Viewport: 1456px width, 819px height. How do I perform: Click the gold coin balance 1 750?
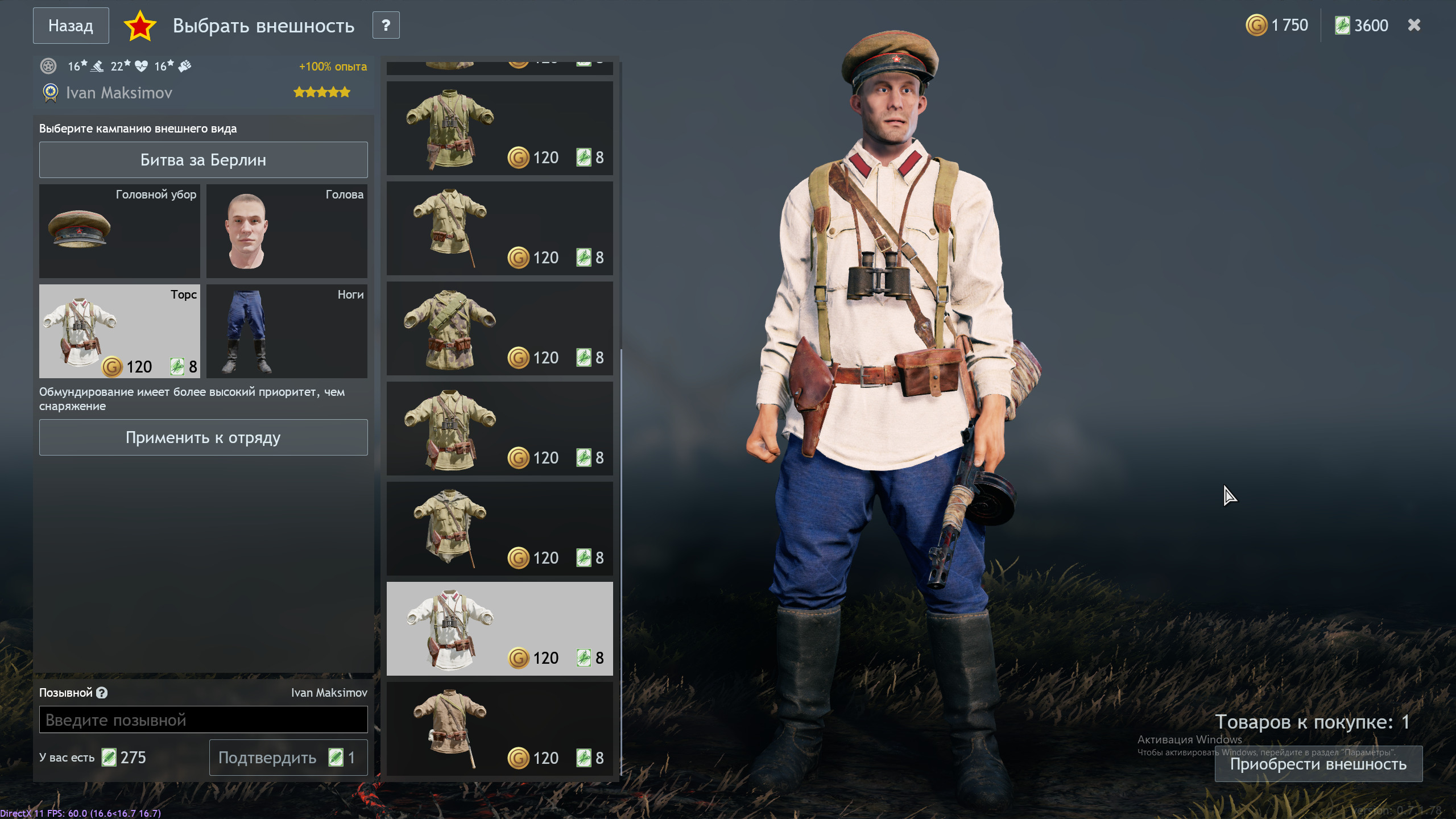tap(1277, 26)
